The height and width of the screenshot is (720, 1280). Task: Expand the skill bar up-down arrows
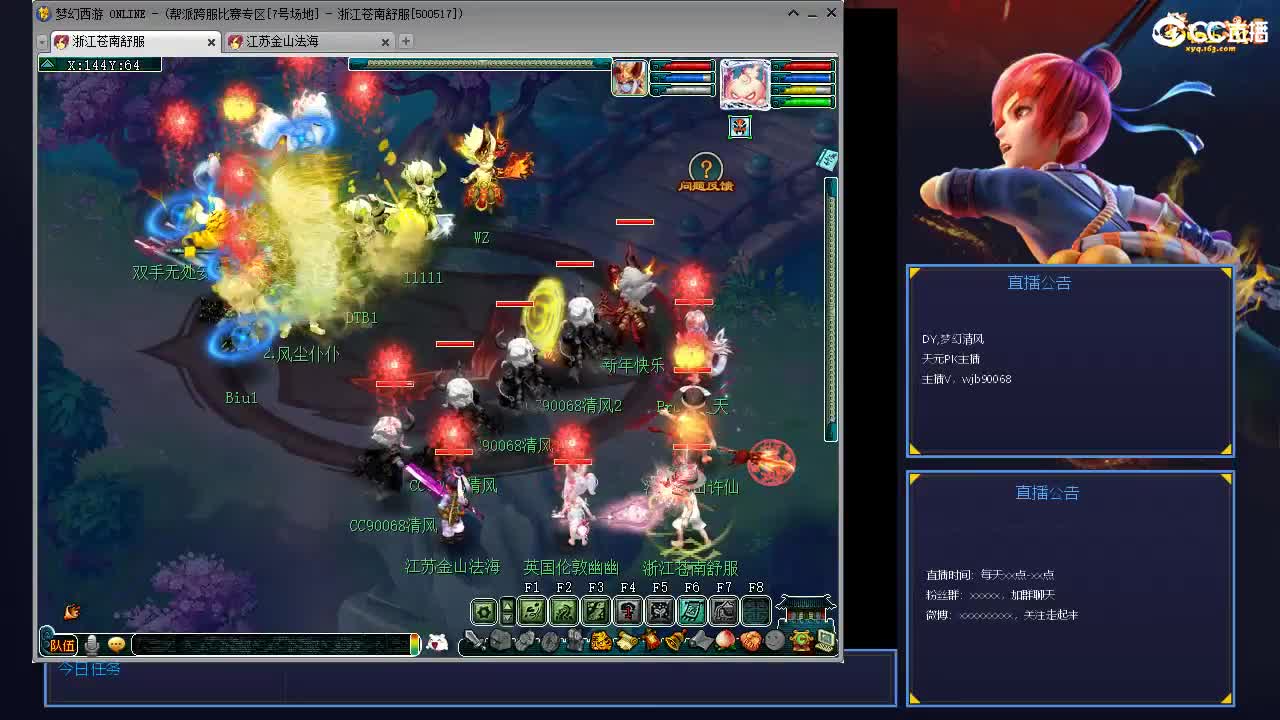[508, 610]
